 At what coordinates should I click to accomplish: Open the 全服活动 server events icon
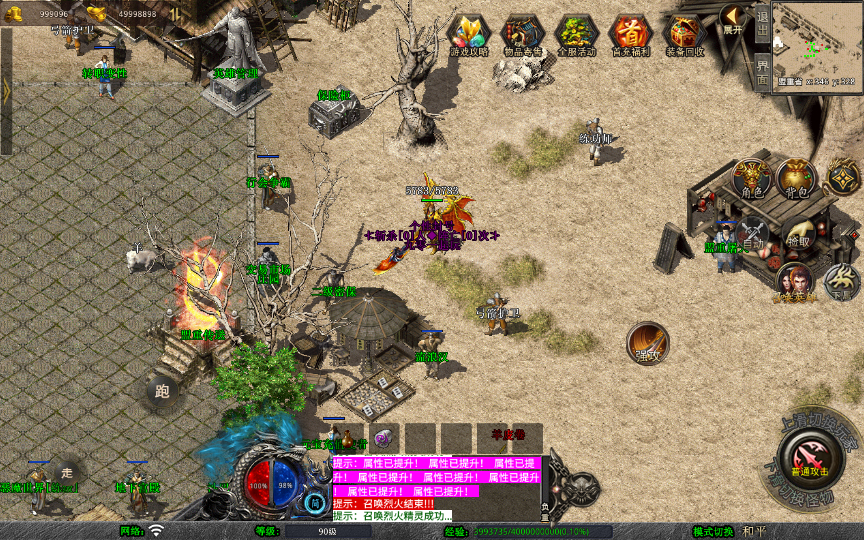[576, 34]
